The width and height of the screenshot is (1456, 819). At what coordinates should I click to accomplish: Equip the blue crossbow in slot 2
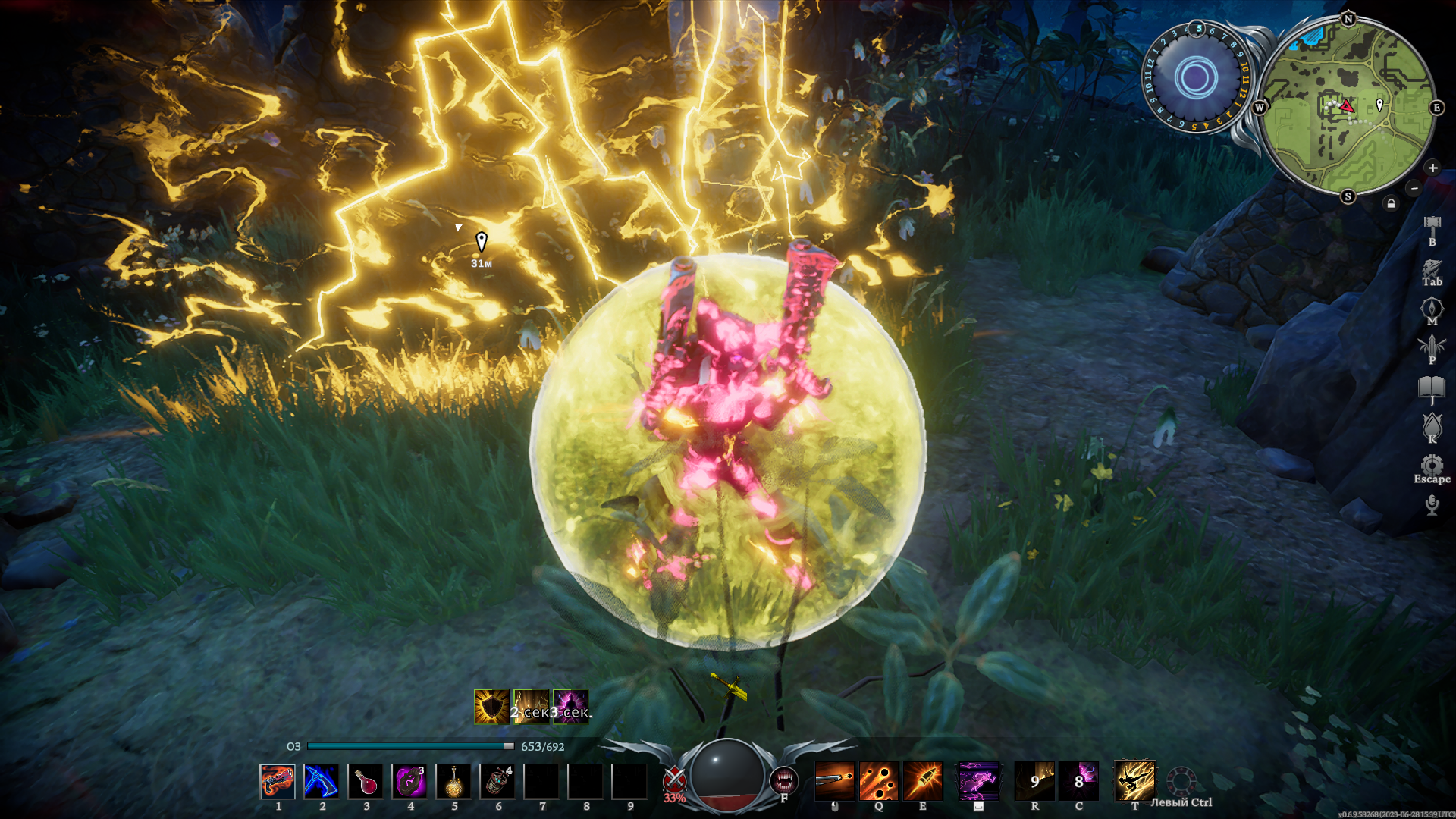[322, 781]
